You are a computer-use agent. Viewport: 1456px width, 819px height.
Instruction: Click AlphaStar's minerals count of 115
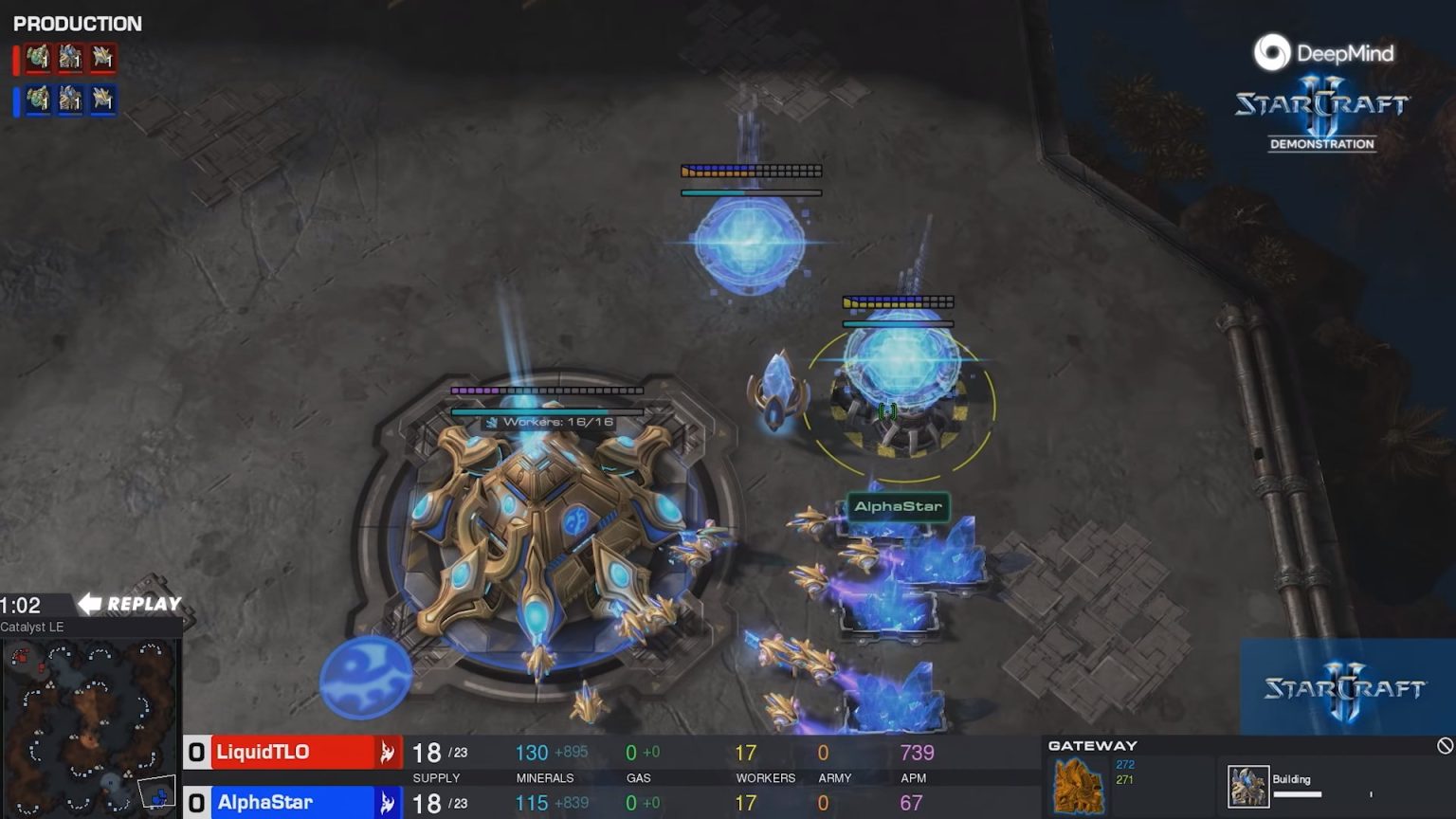coord(531,801)
